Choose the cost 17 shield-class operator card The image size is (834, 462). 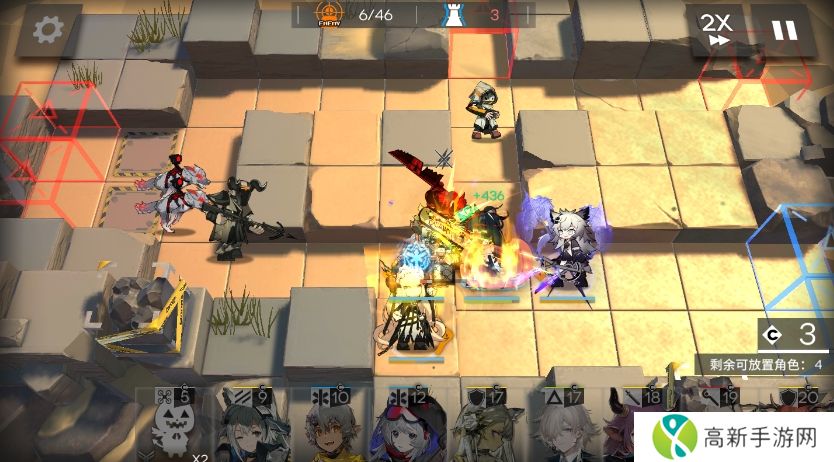tap(483, 427)
